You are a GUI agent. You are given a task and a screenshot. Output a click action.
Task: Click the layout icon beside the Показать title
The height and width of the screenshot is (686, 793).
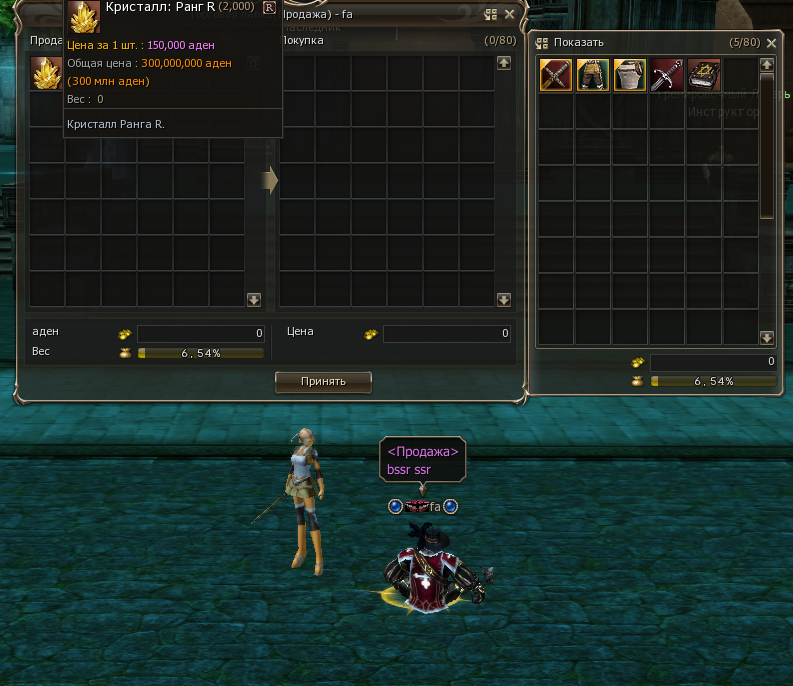point(543,43)
